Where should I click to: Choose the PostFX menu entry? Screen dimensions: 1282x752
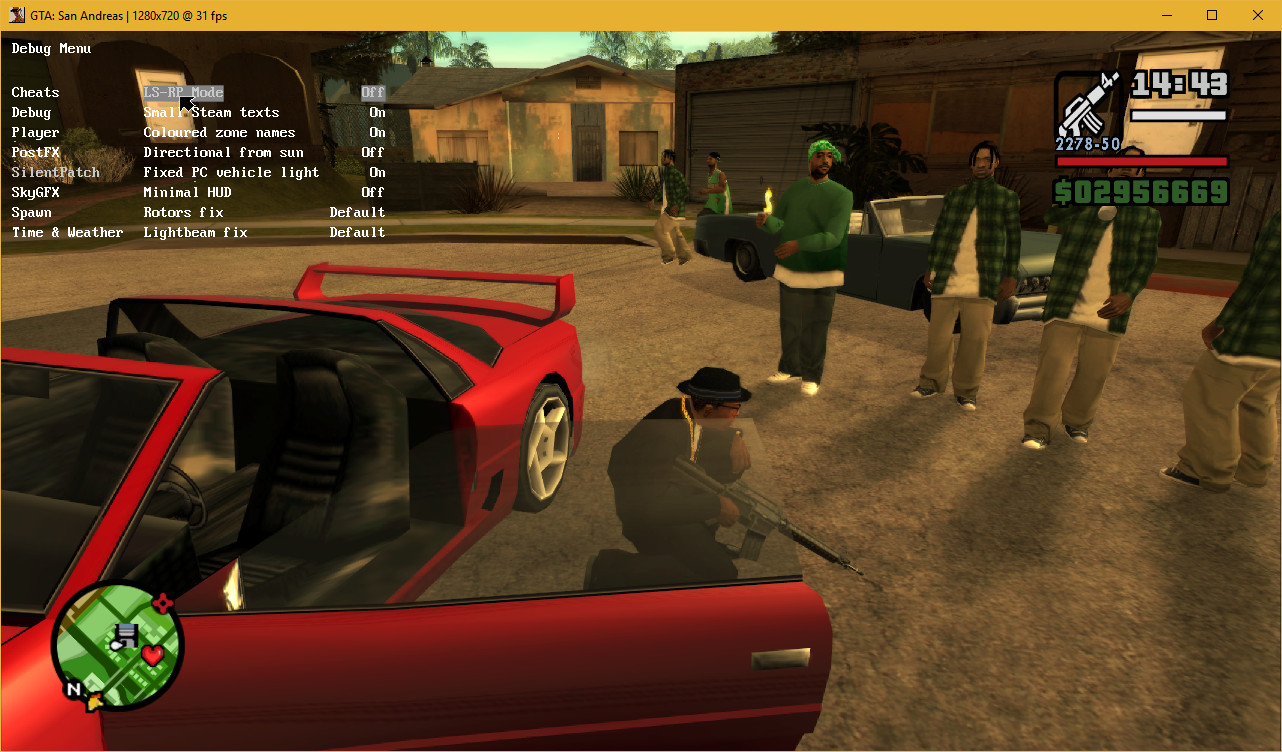[x=35, y=152]
